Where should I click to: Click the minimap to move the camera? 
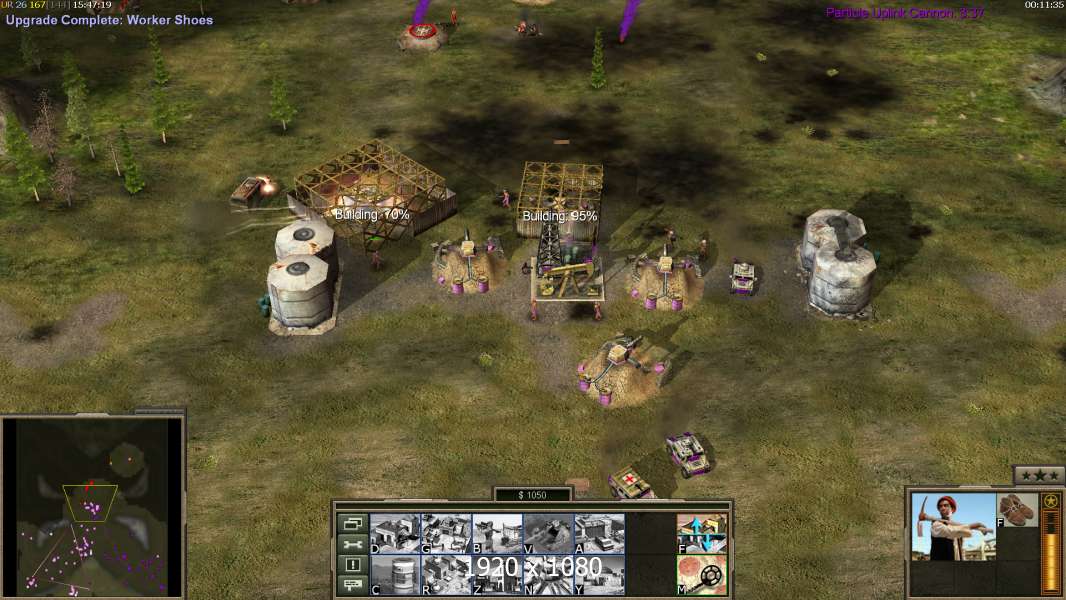coord(92,506)
